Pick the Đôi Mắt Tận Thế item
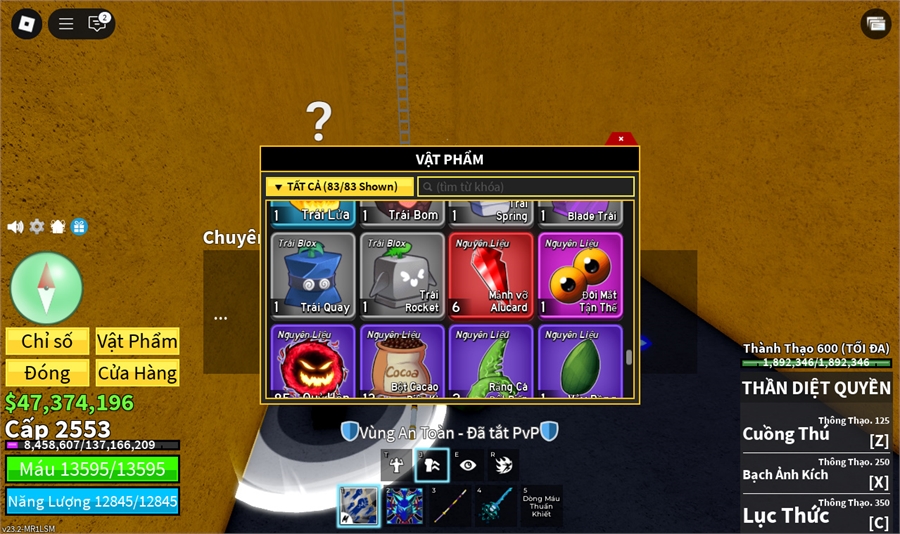This screenshot has width=900, height=534. (x=580, y=275)
